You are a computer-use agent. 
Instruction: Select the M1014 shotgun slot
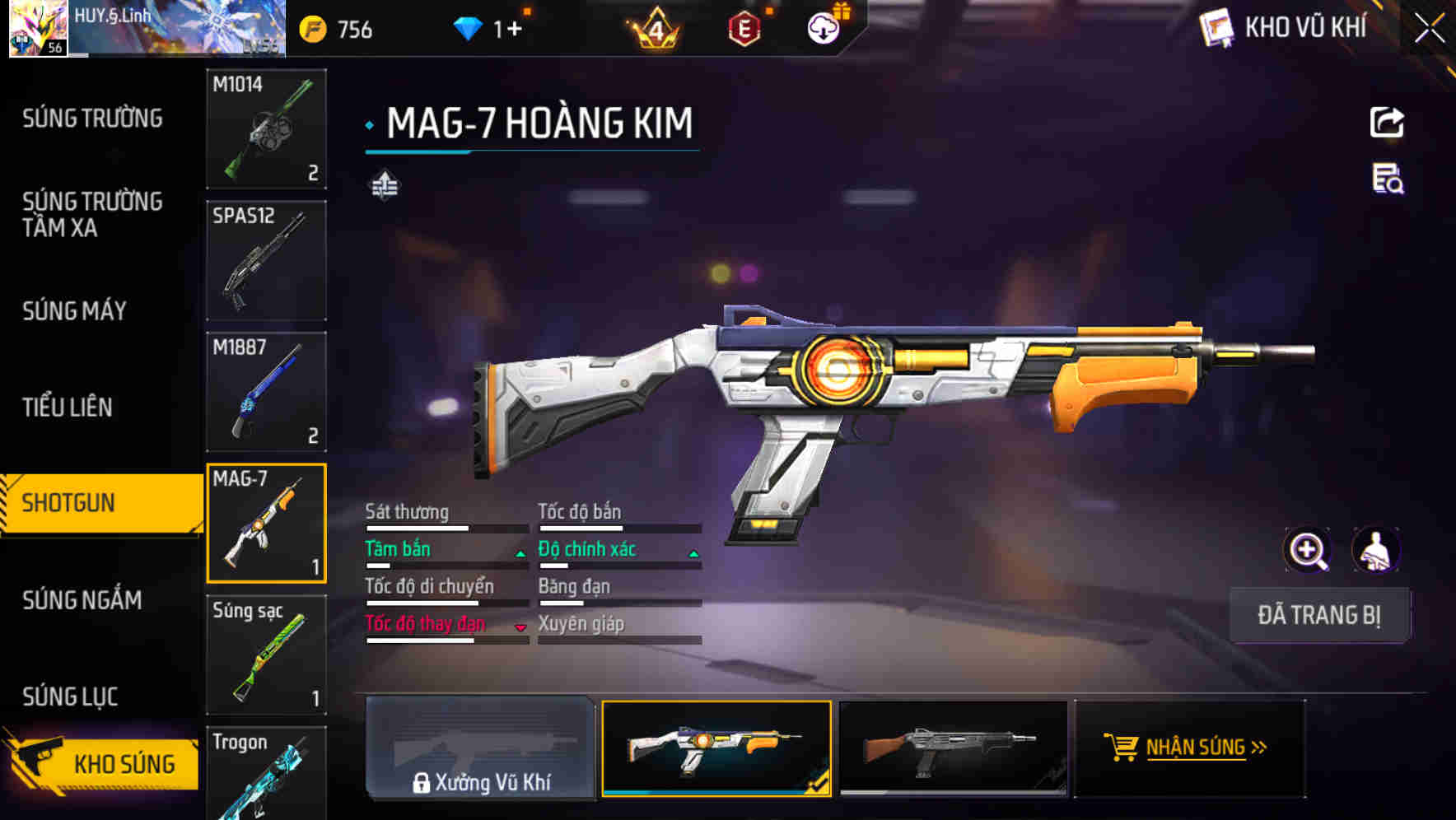pyautogui.click(x=266, y=128)
